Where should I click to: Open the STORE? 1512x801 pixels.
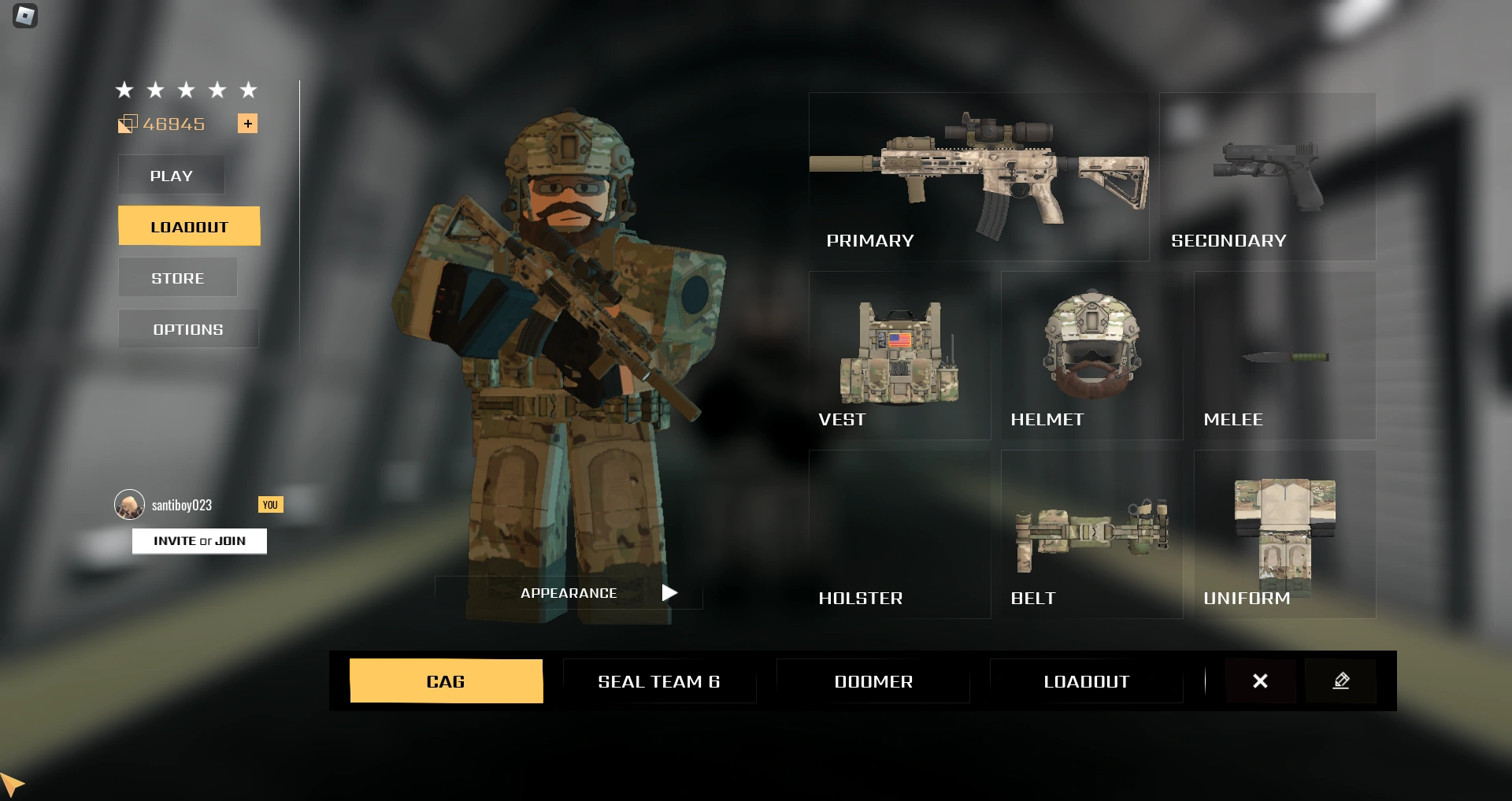(x=177, y=277)
